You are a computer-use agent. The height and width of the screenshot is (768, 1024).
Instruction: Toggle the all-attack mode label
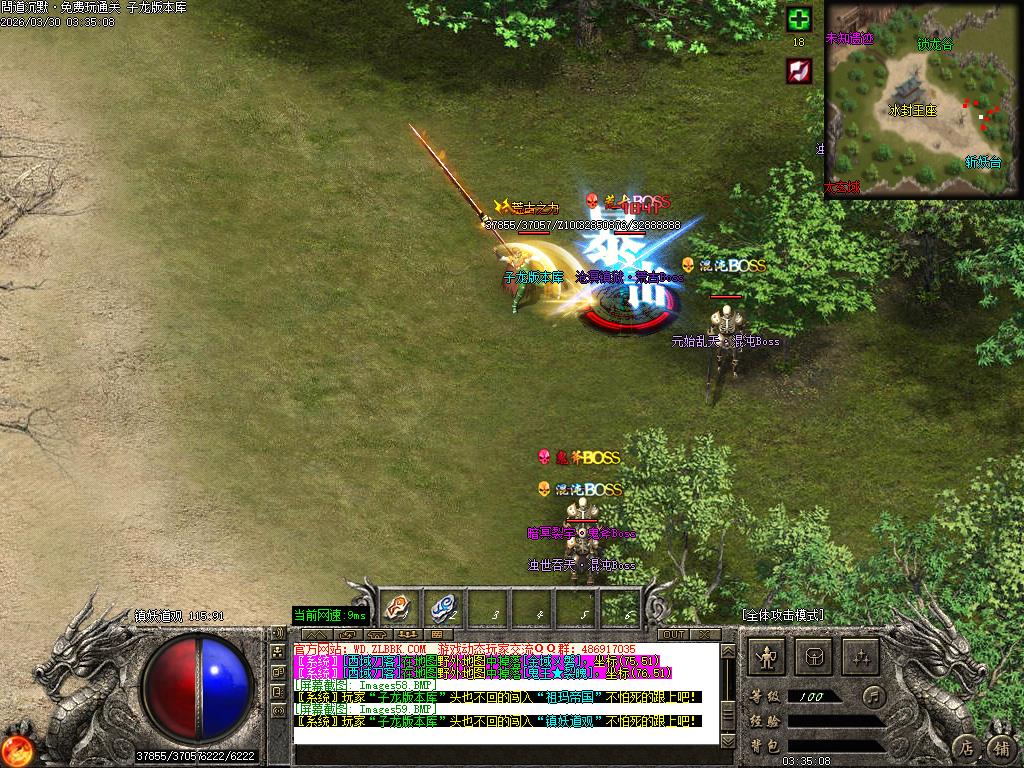782,614
